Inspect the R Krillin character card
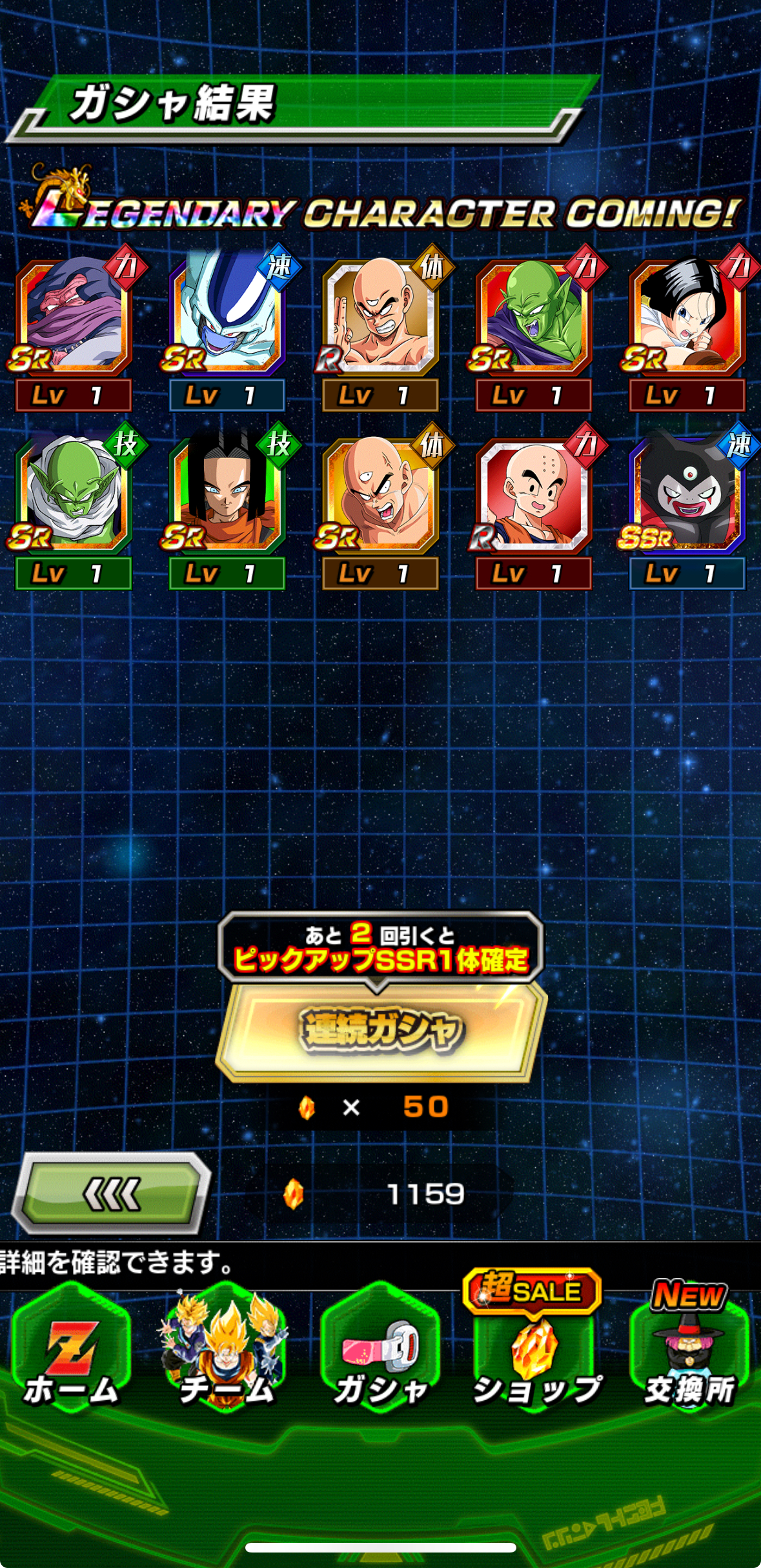 [534, 495]
